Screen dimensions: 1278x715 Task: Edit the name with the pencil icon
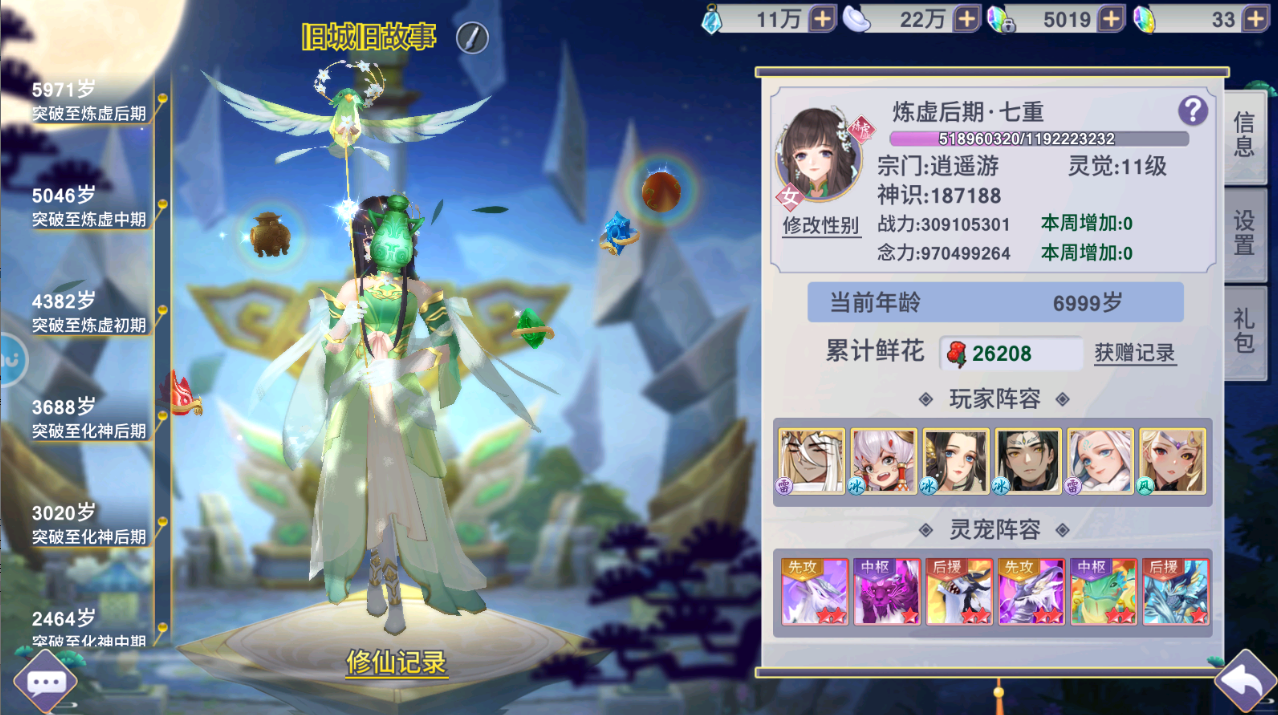(472, 38)
